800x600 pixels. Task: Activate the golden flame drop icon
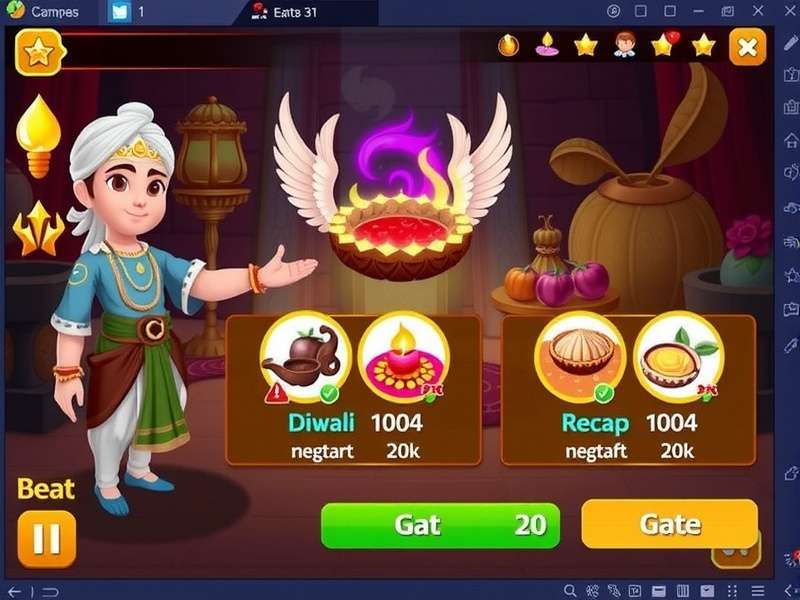(x=37, y=135)
